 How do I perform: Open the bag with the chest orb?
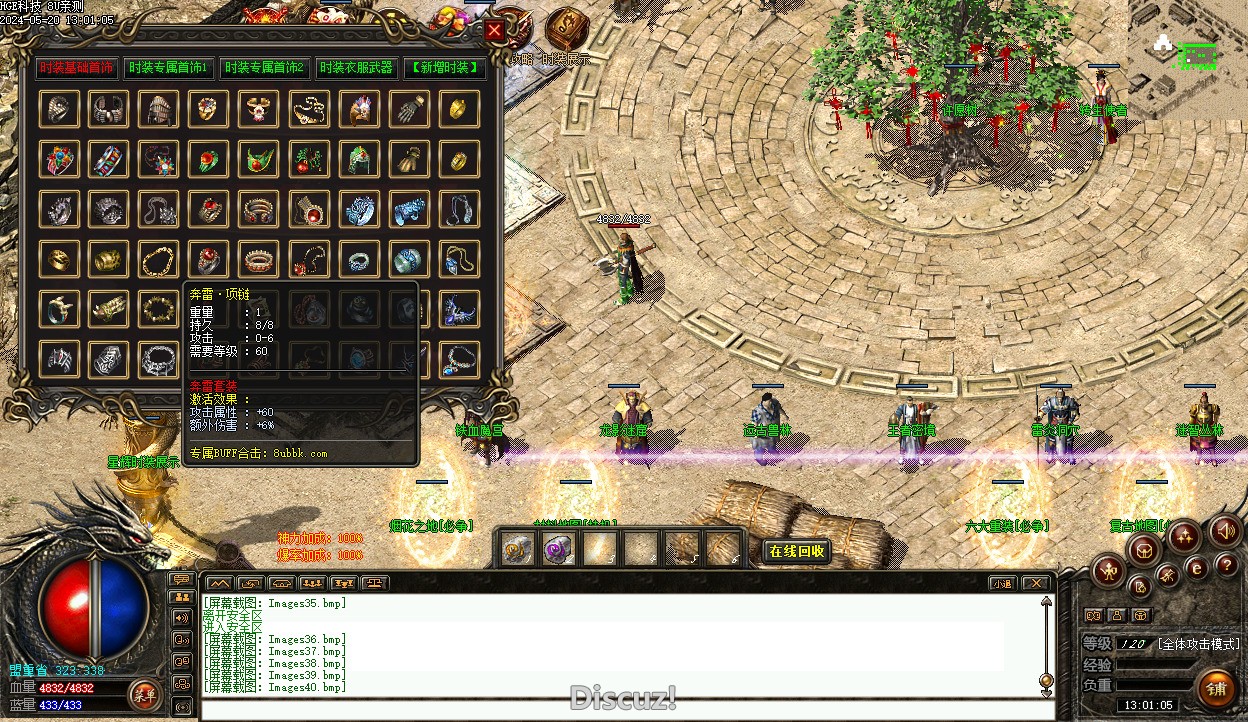pos(1145,548)
